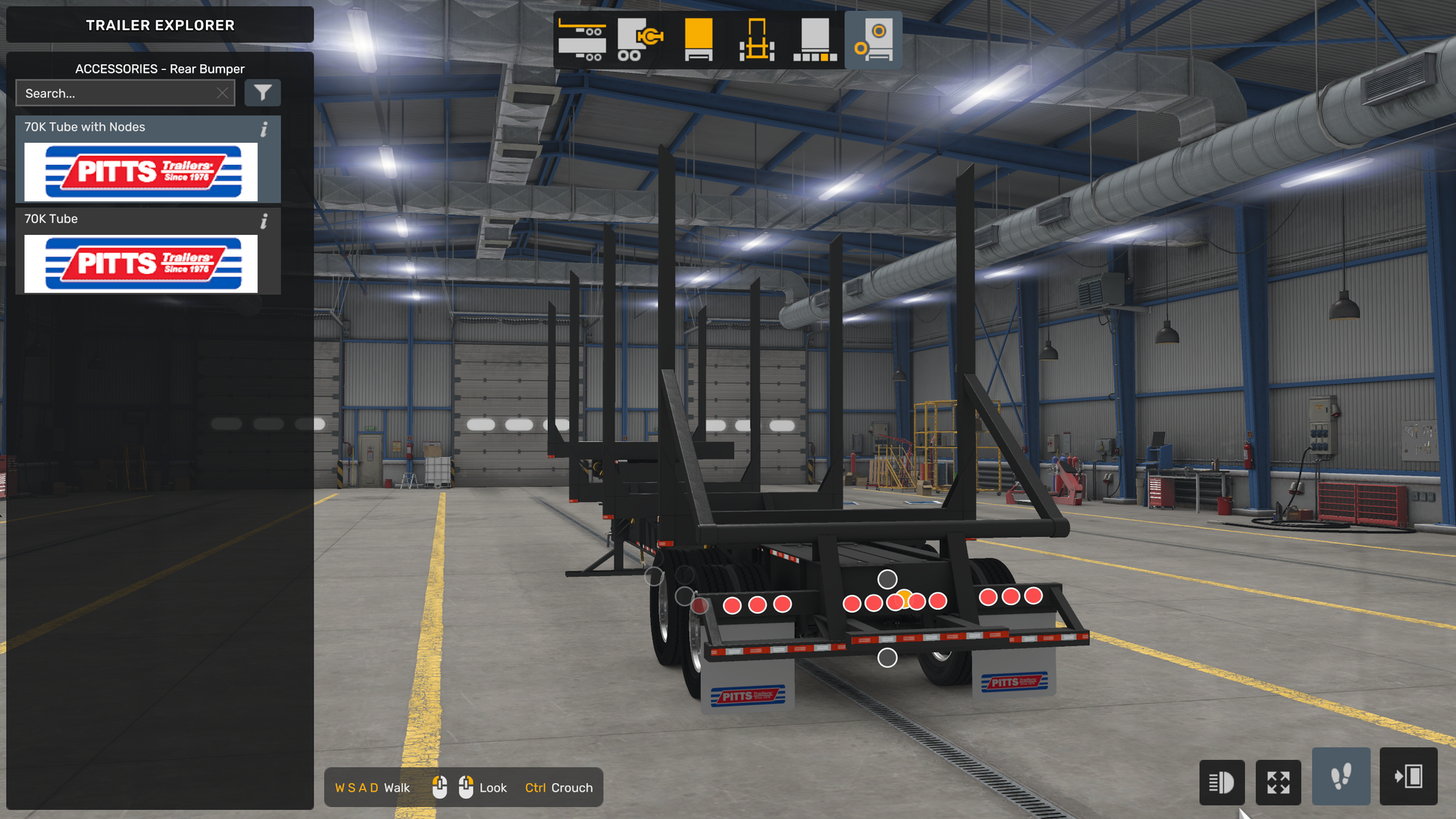
Task: Select the orange trailer body category tab
Action: [698, 40]
